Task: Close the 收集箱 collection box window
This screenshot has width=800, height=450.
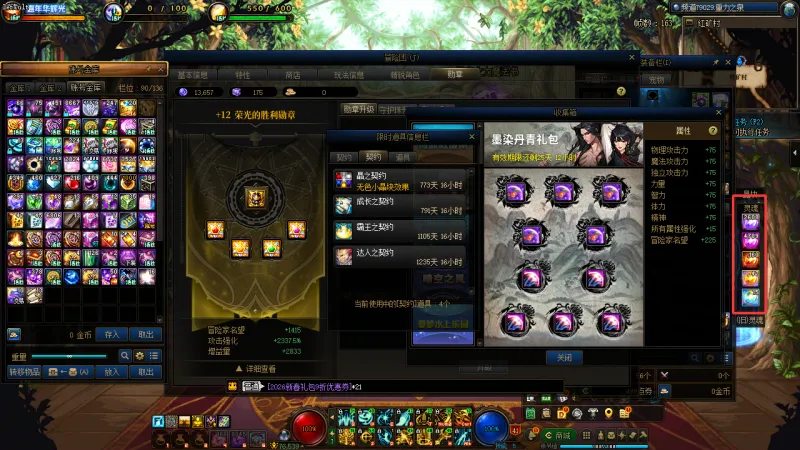Action: coord(717,112)
